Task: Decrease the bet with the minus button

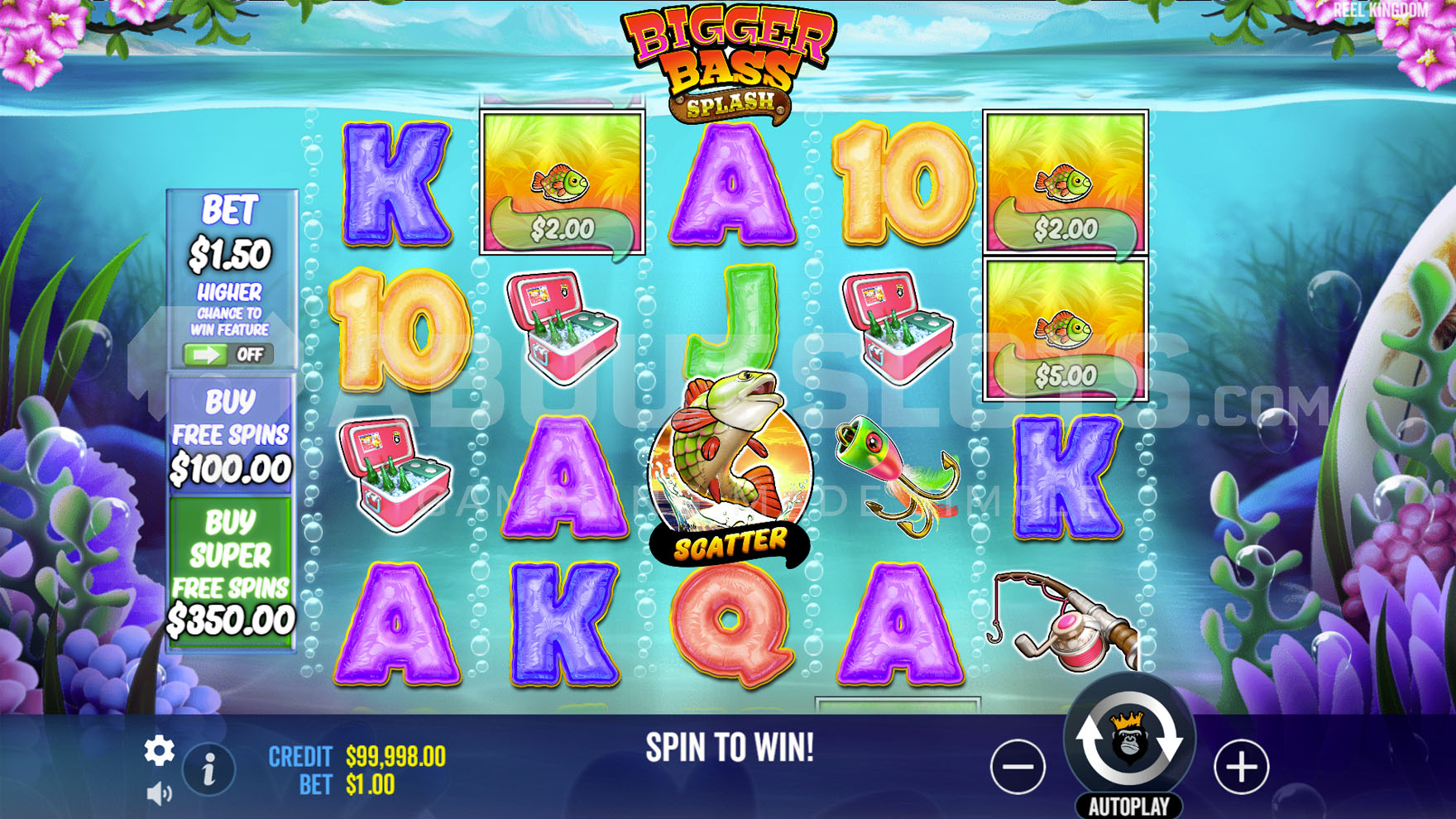Action: (1018, 767)
